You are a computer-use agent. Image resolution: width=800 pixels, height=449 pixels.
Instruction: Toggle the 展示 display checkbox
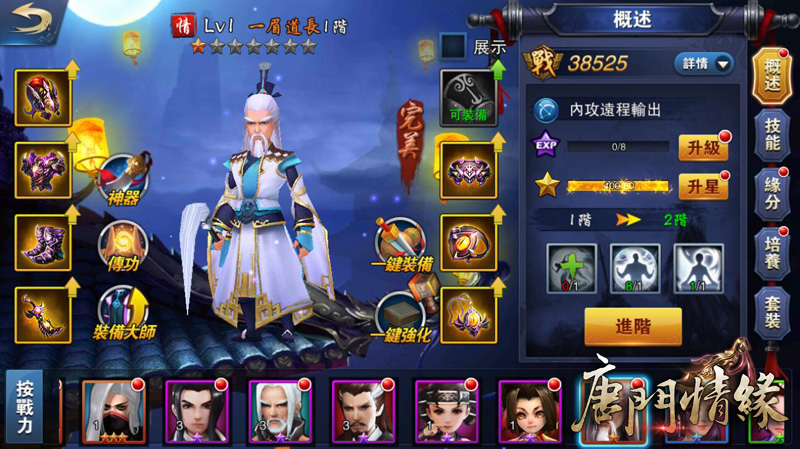tap(453, 46)
